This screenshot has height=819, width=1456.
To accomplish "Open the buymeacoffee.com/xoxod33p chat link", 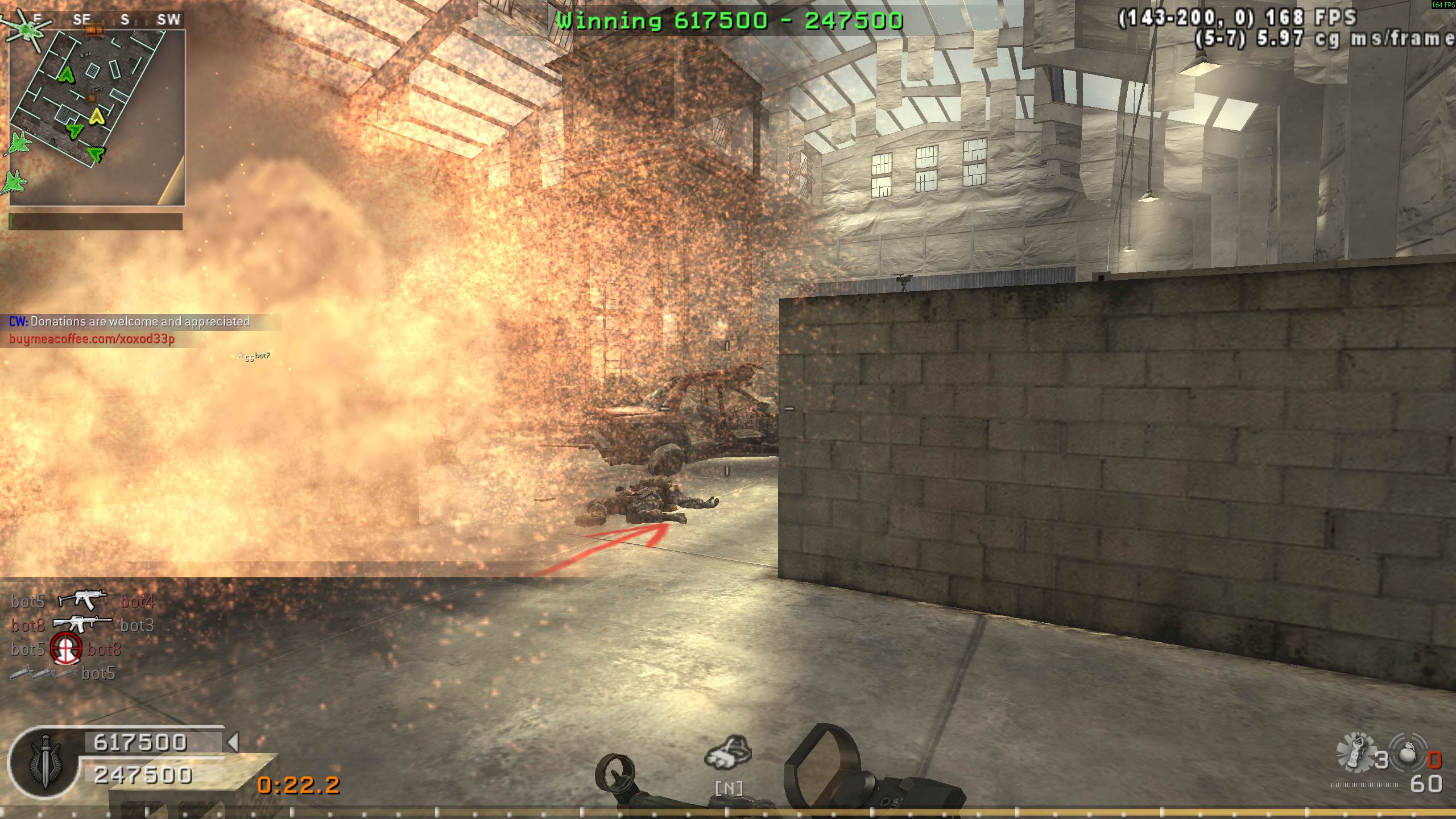I will tap(92, 339).
